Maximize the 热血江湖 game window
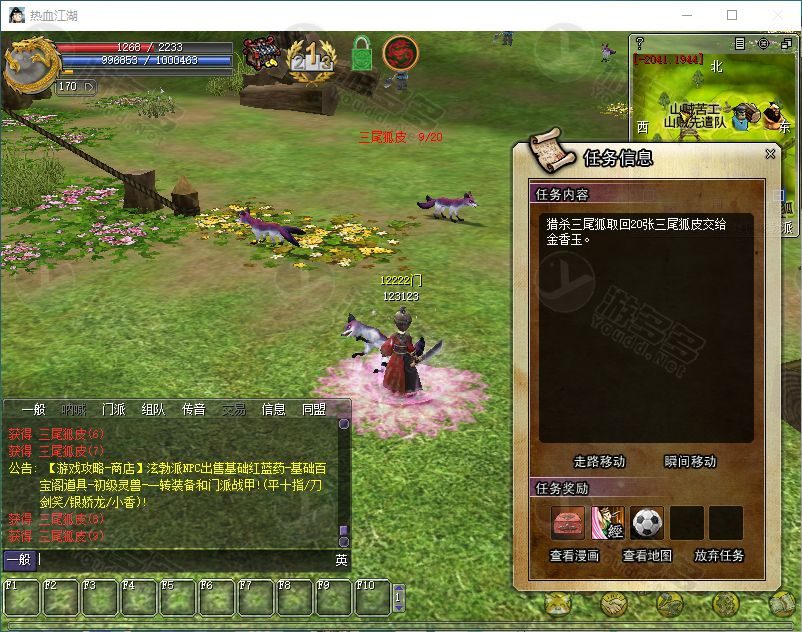The image size is (802, 632). [732, 15]
